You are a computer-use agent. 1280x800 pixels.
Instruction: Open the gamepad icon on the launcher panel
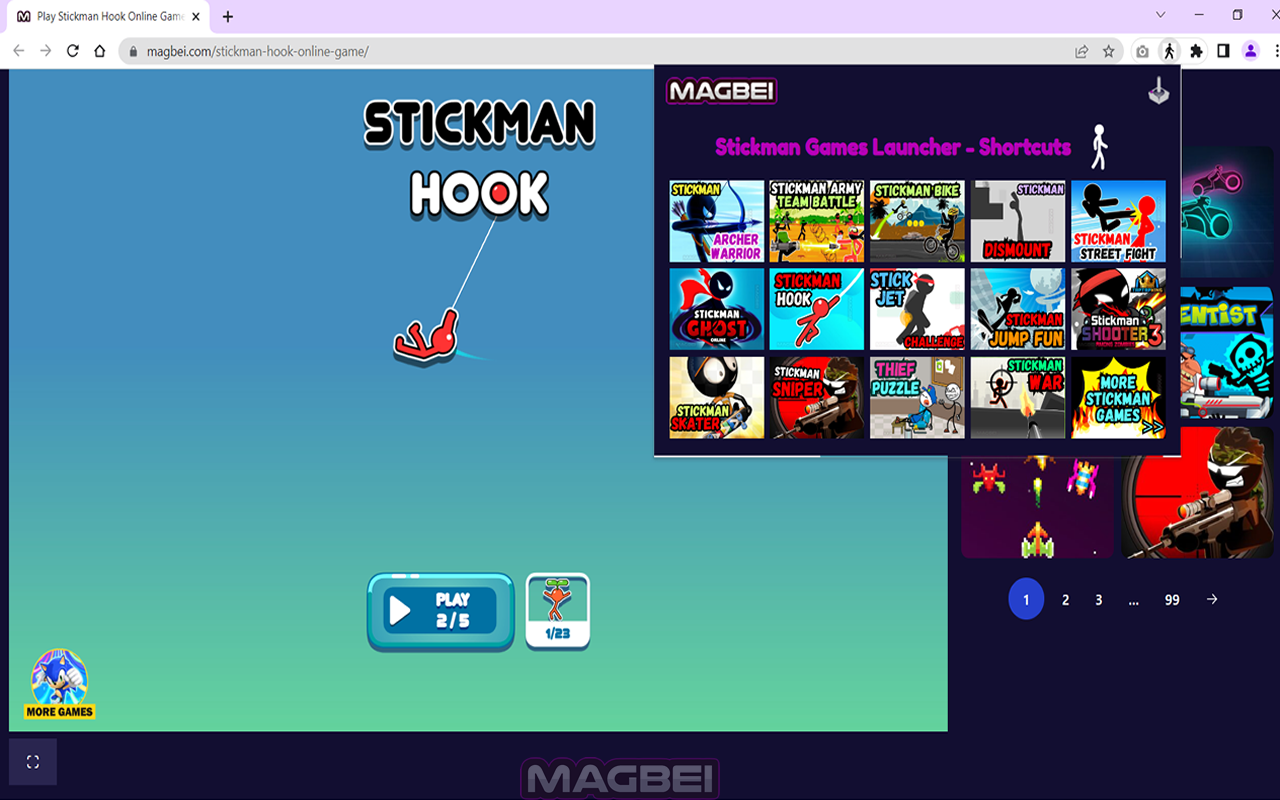coord(1157,91)
